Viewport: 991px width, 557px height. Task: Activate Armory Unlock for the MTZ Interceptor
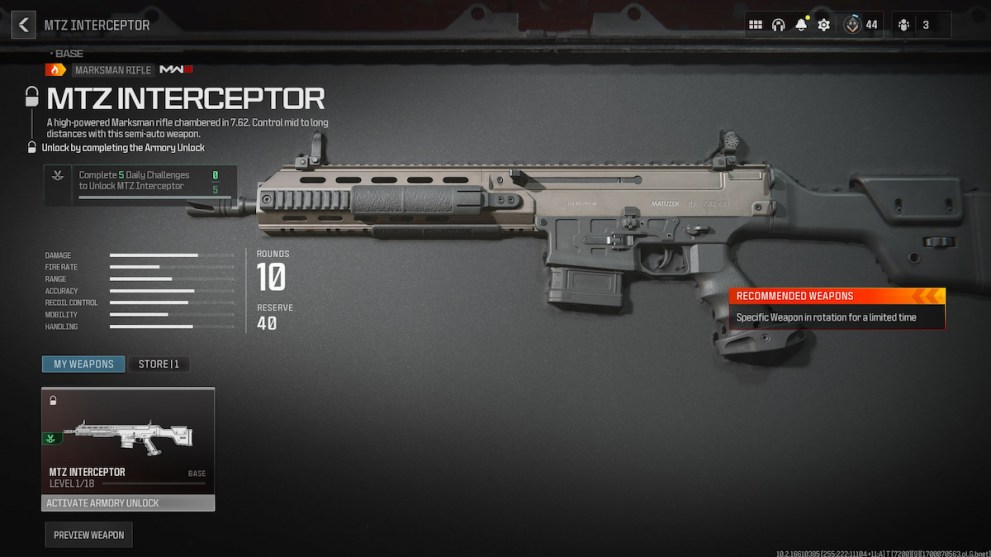[127, 503]
